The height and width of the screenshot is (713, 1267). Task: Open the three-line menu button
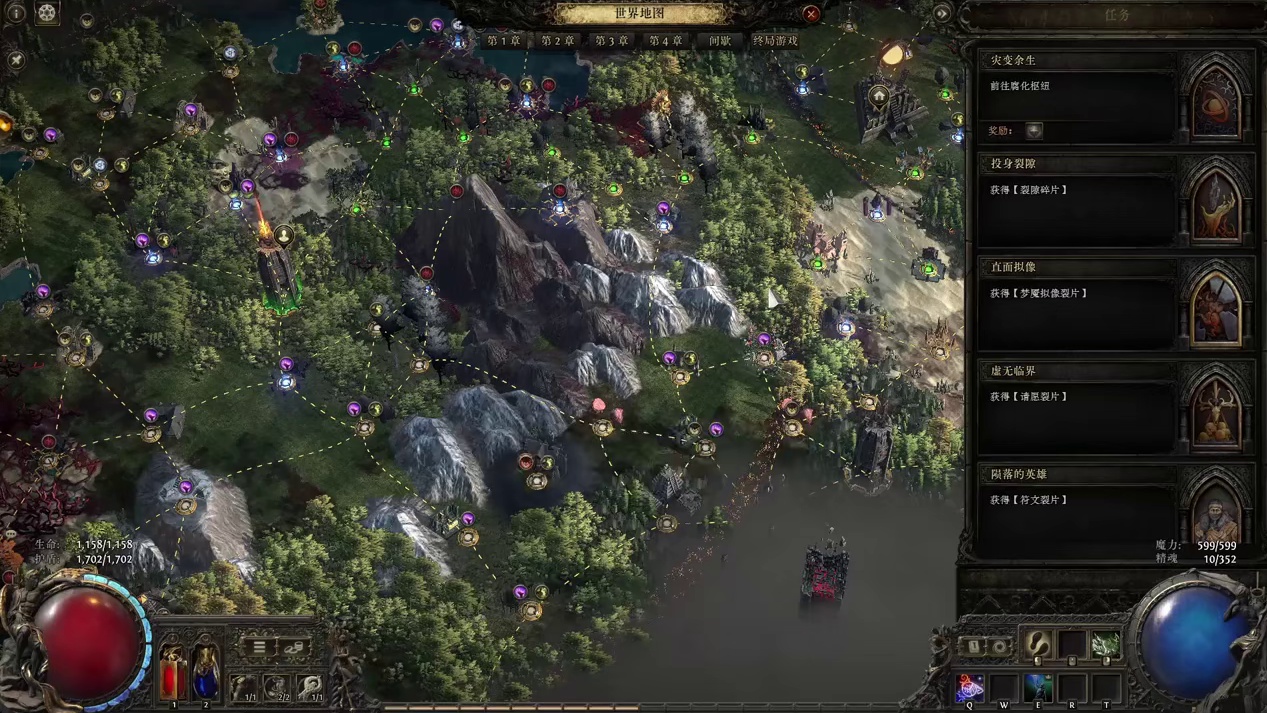[259, 647]
